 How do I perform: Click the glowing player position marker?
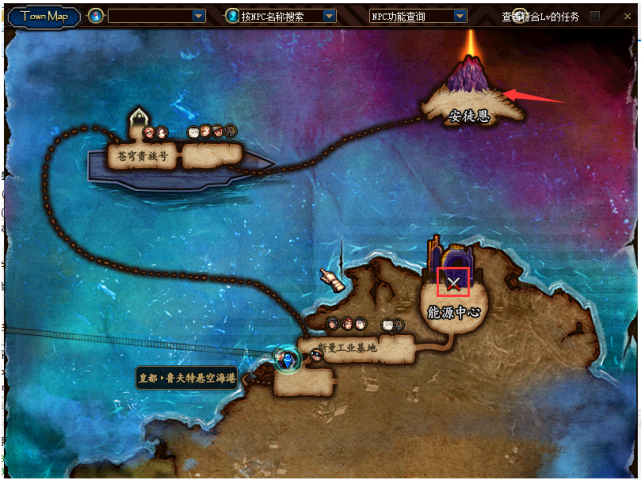[x=289, y=357]
